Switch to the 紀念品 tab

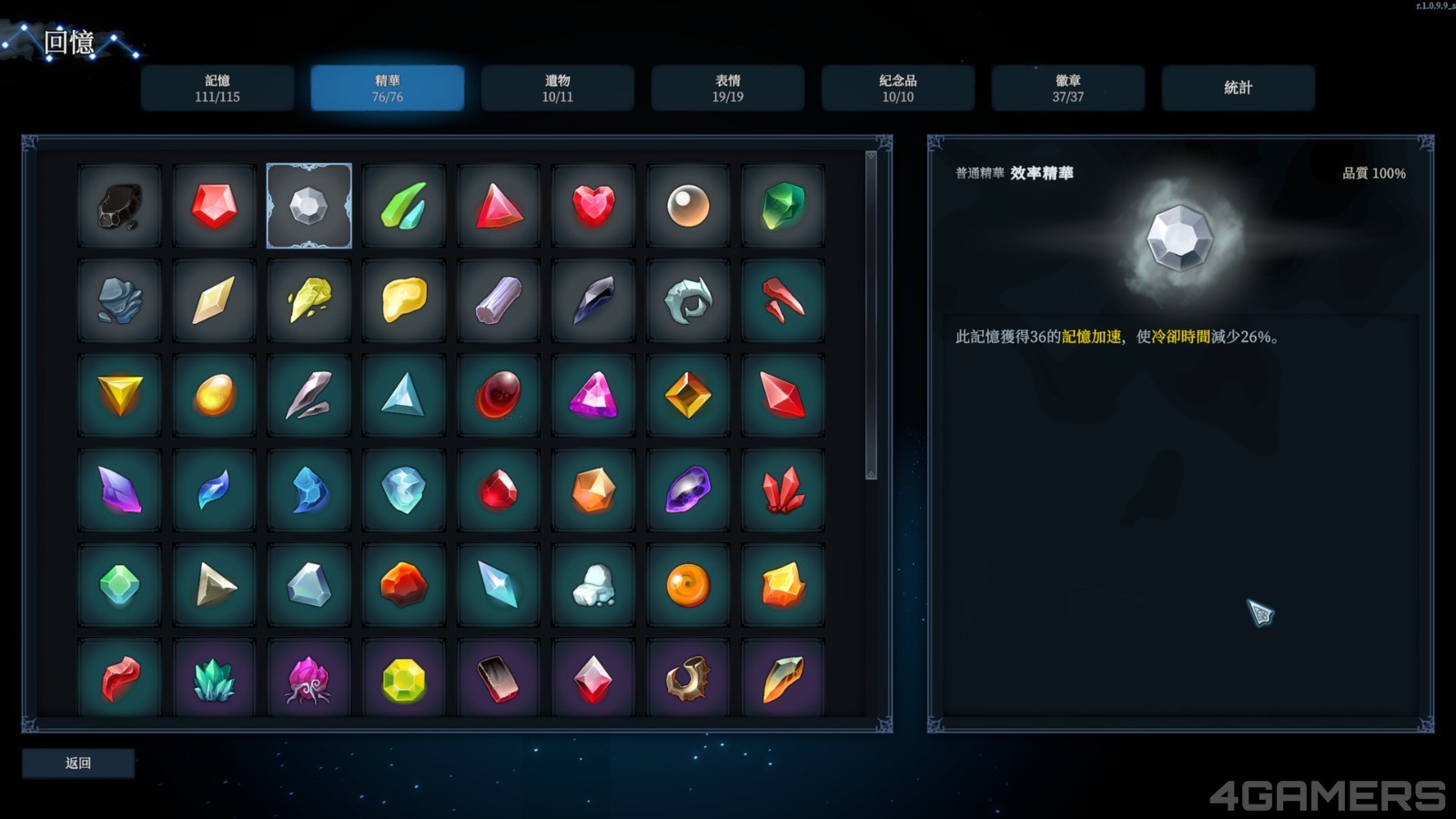click(x=898, y=88)
